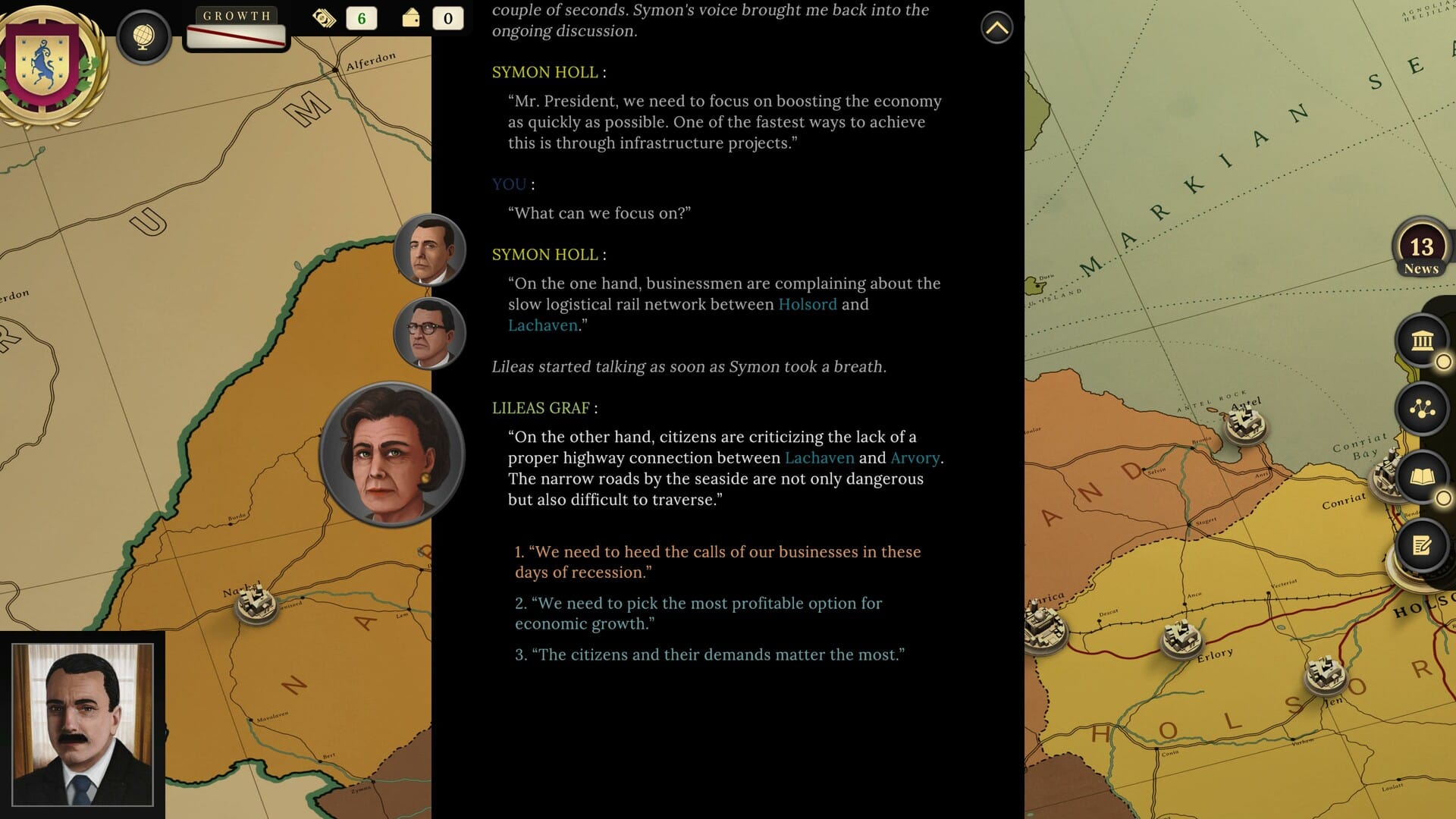Click the wallet icon next to zero
1456x819 pixels.
click(410, 17)
